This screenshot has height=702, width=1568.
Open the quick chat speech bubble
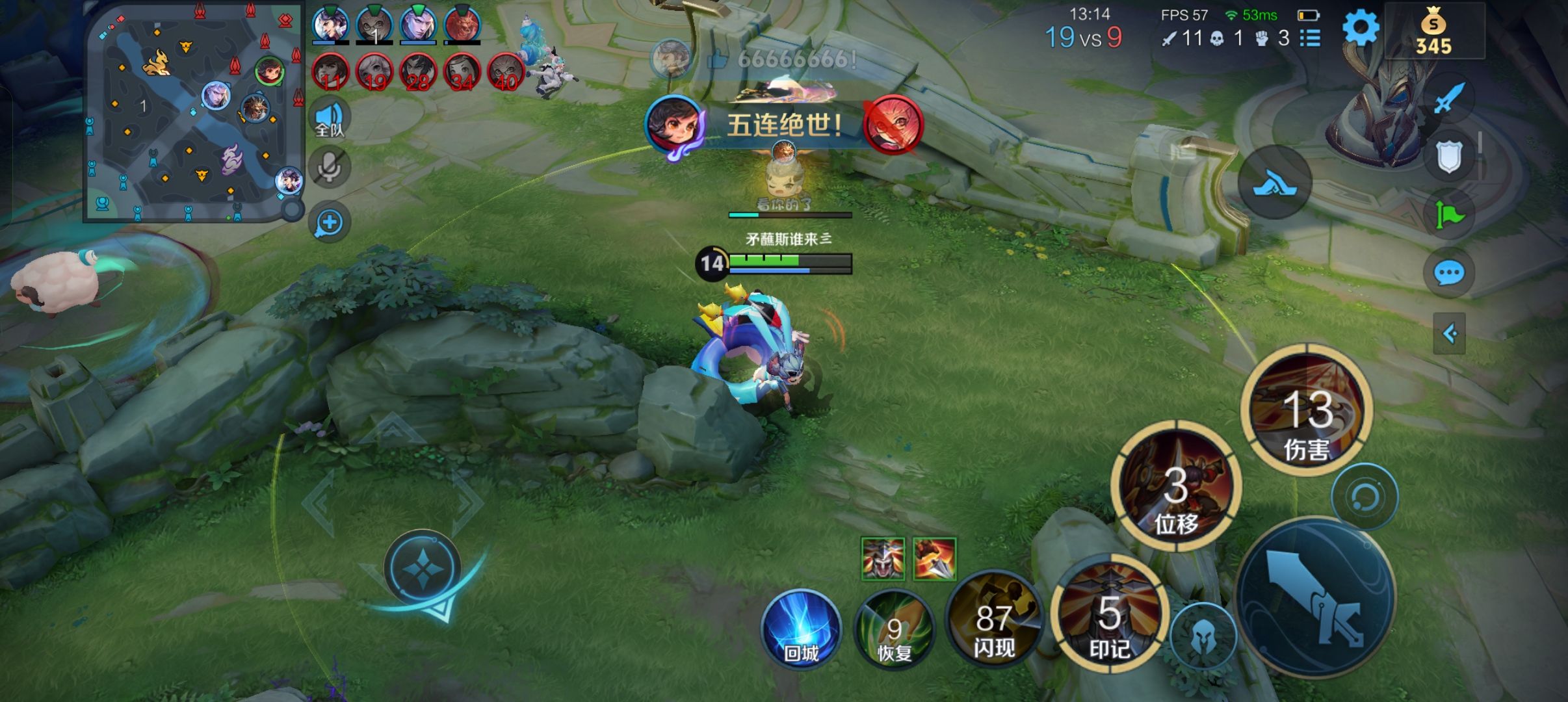tap(1448, 273)
